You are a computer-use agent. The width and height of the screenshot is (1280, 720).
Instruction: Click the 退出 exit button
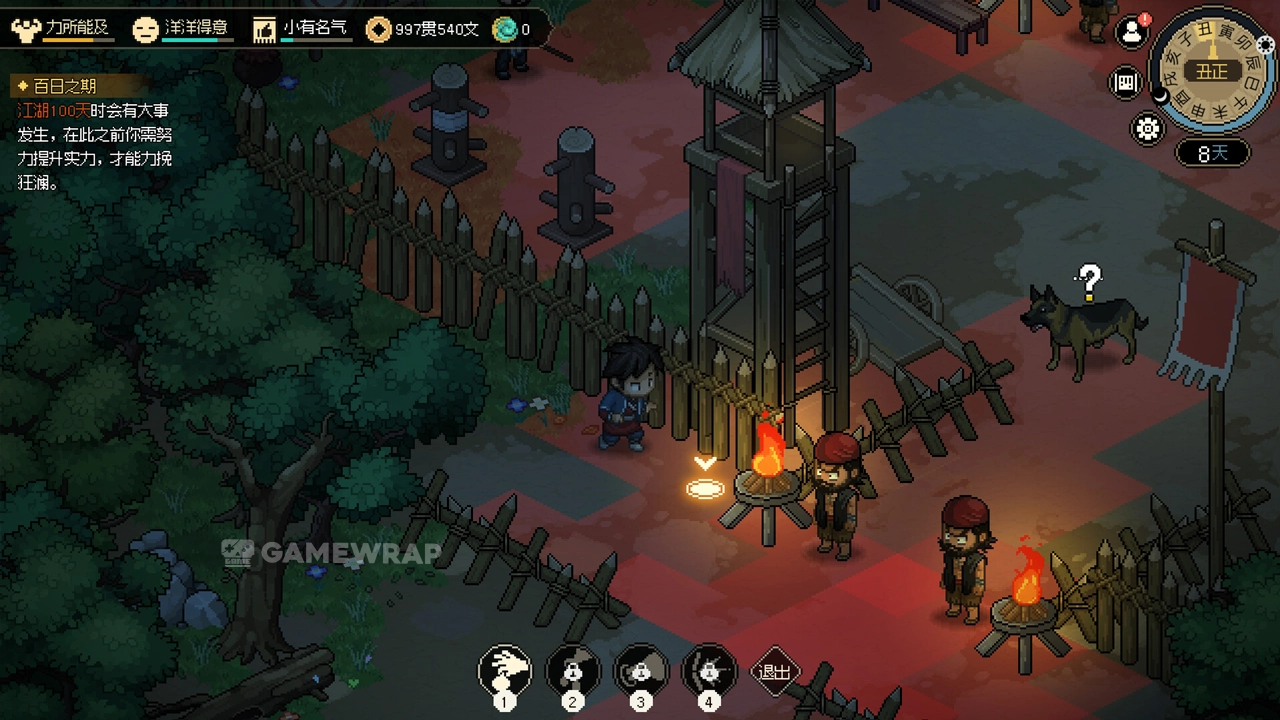pos(775,672)
